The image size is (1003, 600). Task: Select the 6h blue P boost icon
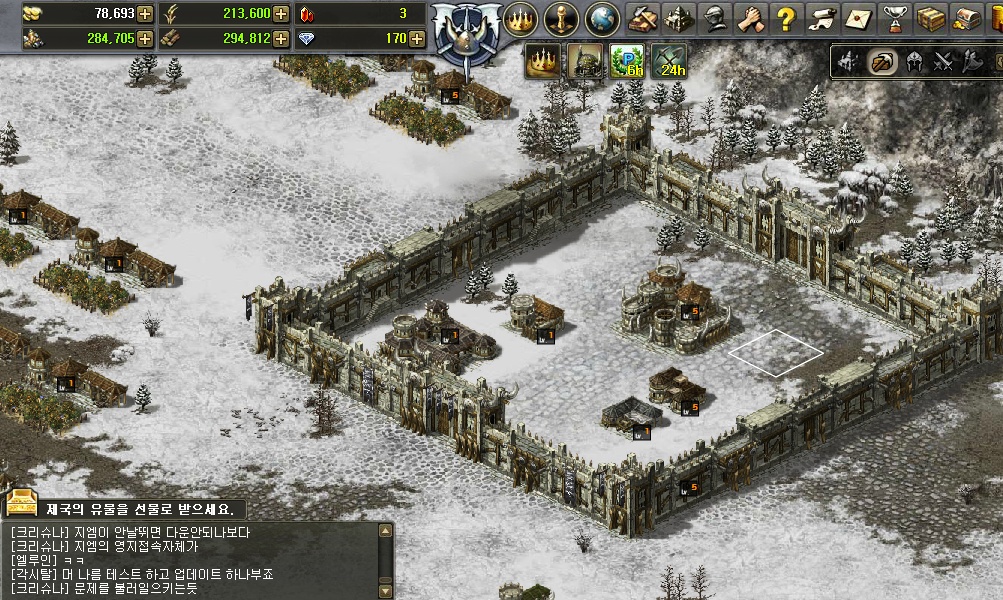point(627,62)
